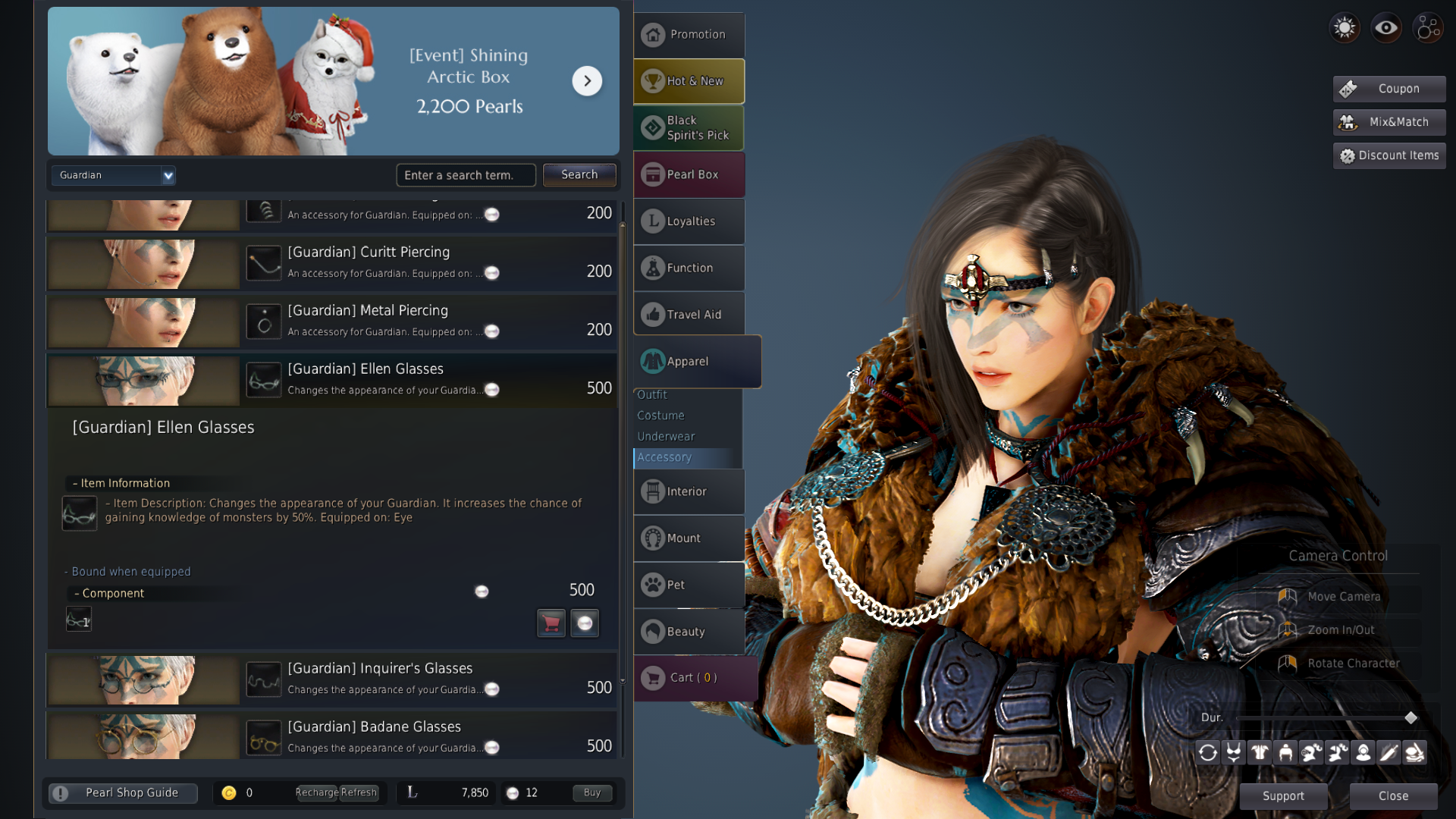Open the Coupon menu
Image resolution: width=1456 pixels, height=819 pixels.
(1389, 89)
